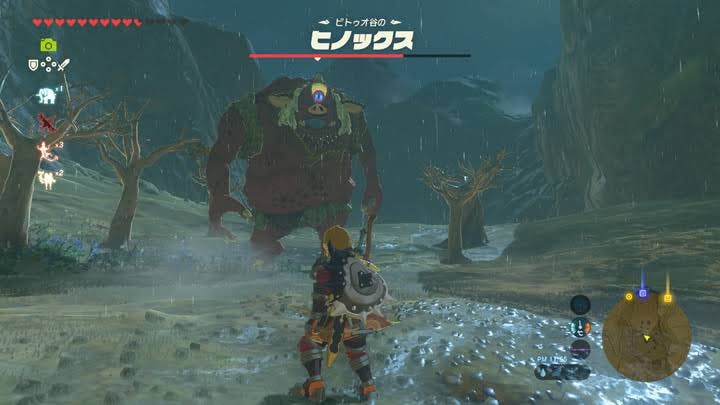The image size is (720, 405).
Task: Select the blue marker above the minimap
Action: pos(643,293)
